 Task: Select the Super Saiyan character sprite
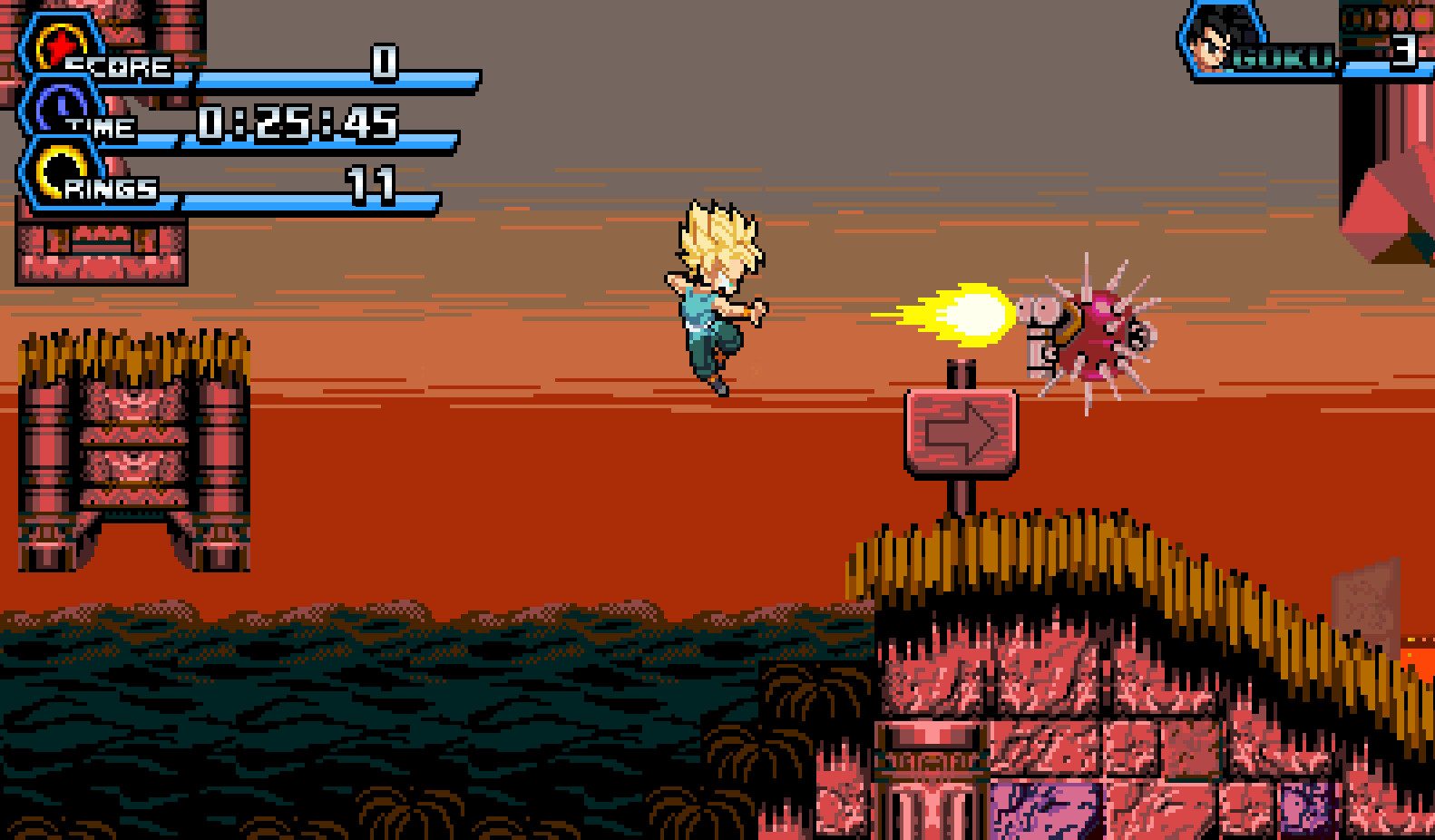712,295
